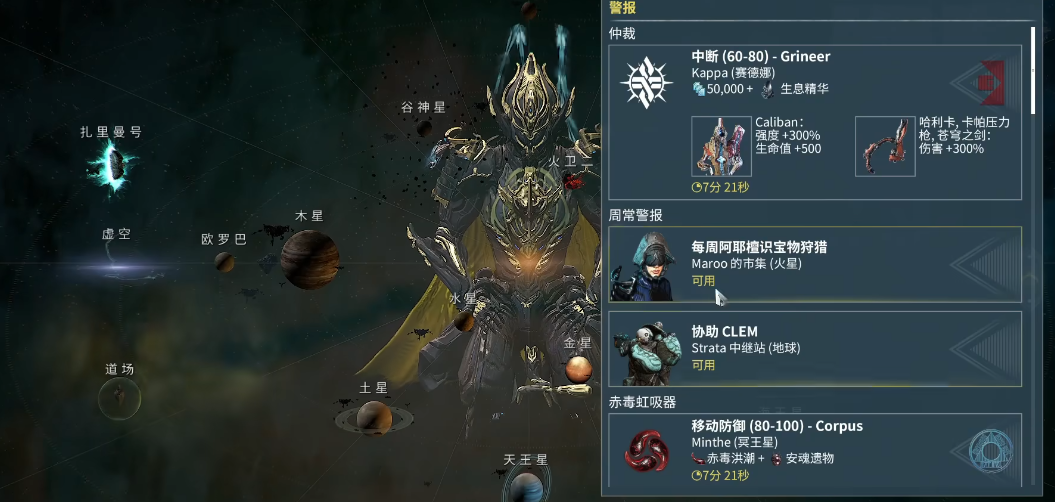The width and height of the screenshot is (1055, 502).
Task: Select the 金星 (Venus) planet node
Action: 579,370
